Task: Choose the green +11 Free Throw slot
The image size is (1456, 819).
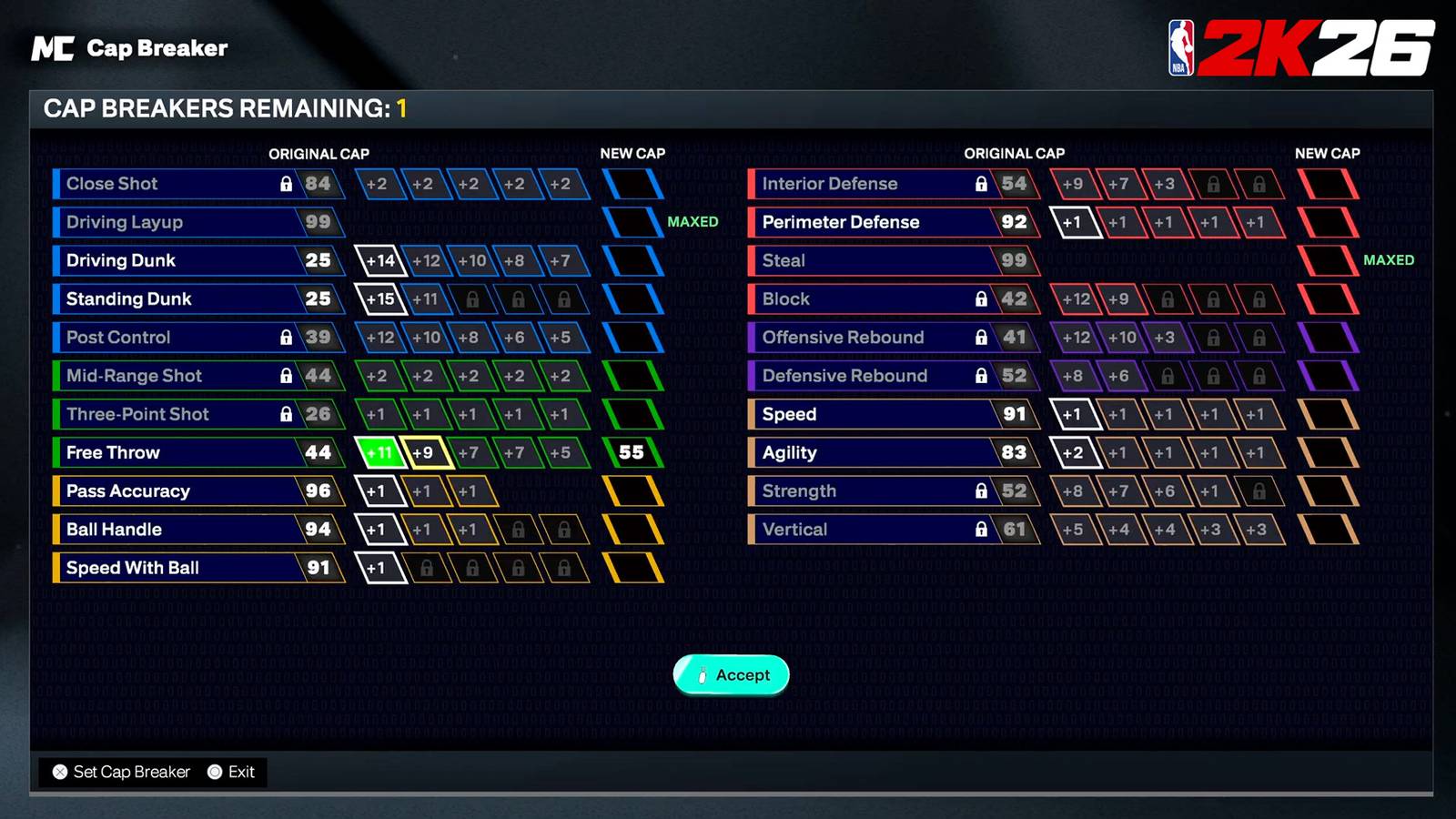Action: [379, 453]
